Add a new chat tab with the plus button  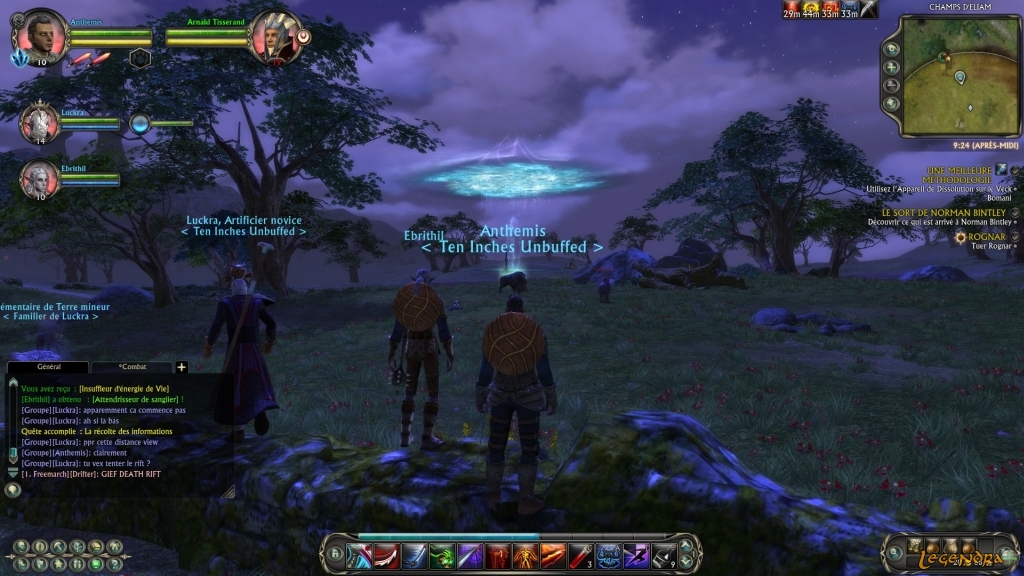[x=181, y=368]
